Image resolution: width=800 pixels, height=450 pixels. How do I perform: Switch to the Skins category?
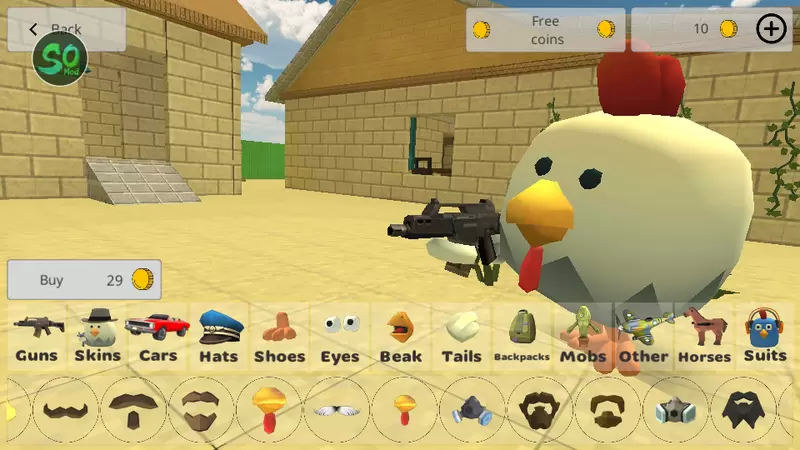(97, 337)
